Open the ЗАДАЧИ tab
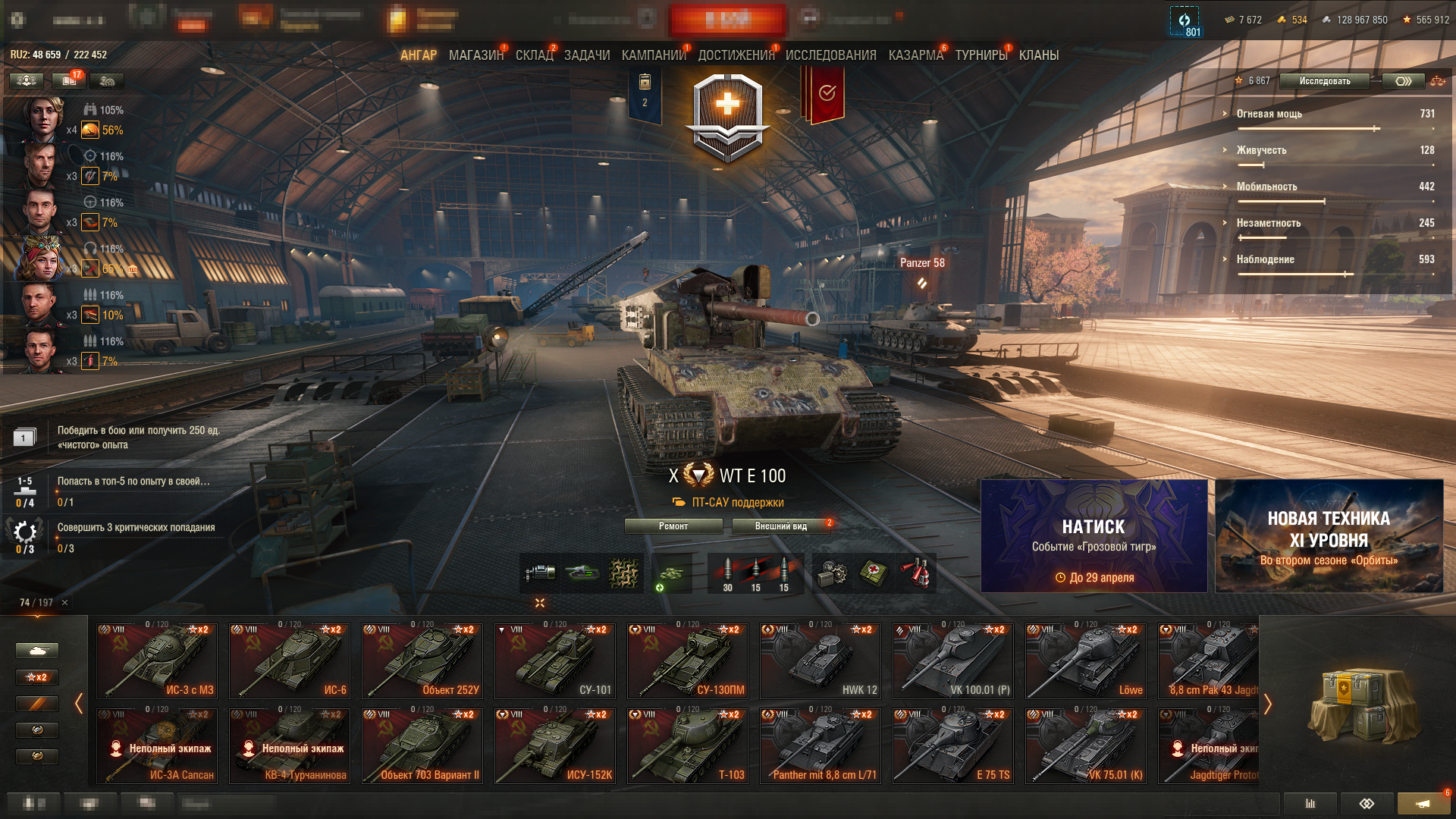 586,55
